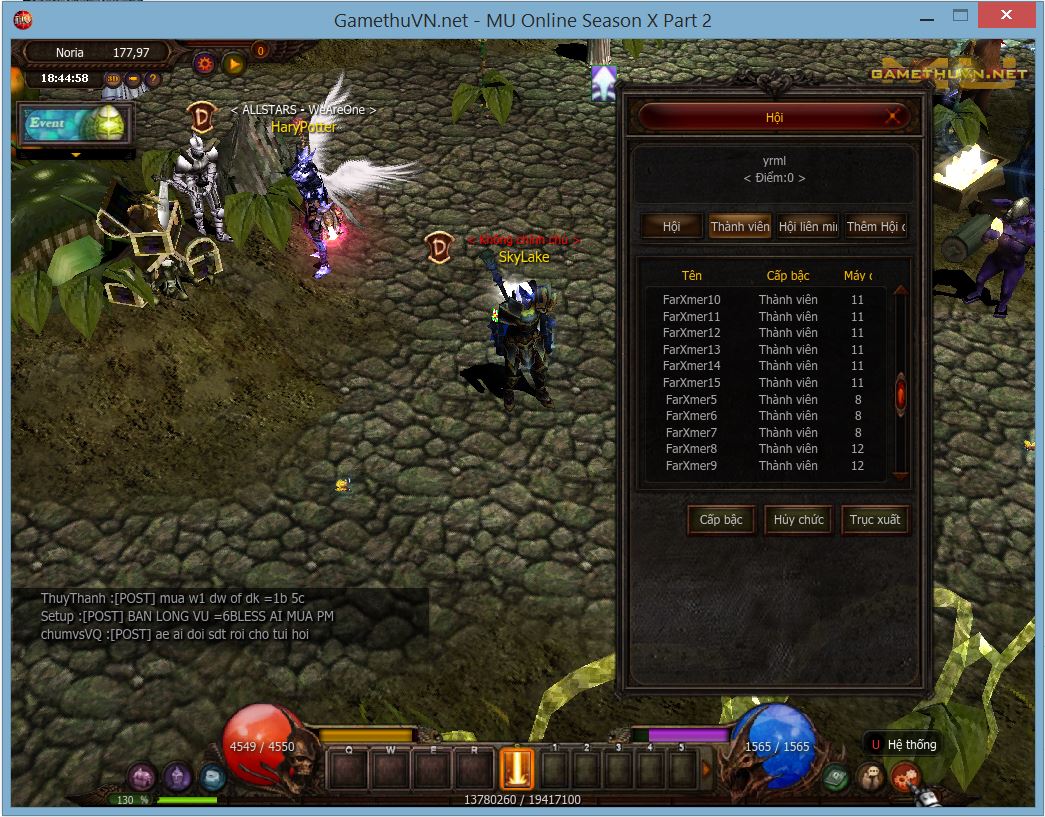Open the Event egg banner
Screen dimensions: 1045x817
(76, 124)
